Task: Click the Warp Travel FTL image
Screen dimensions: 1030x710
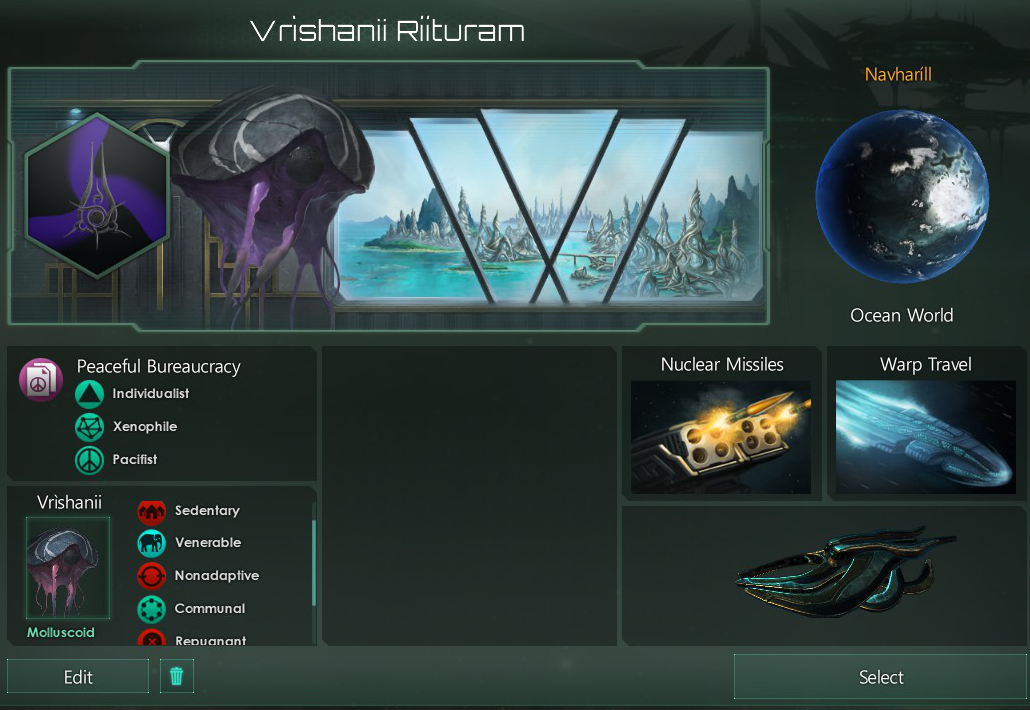Action: (x=925, y=437)
